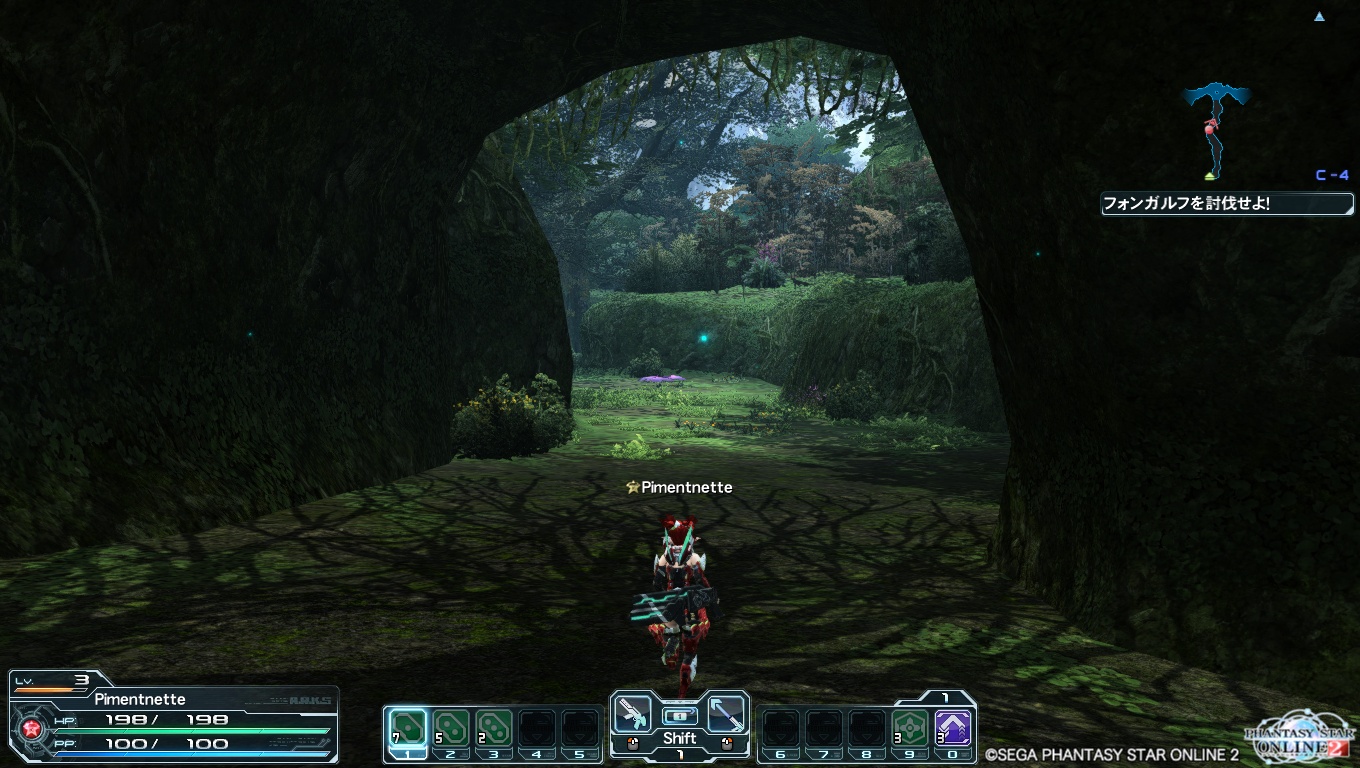Select the sword weapon action icon
The width and height of the screenshot is (1360, 768).
pos(726,713)
